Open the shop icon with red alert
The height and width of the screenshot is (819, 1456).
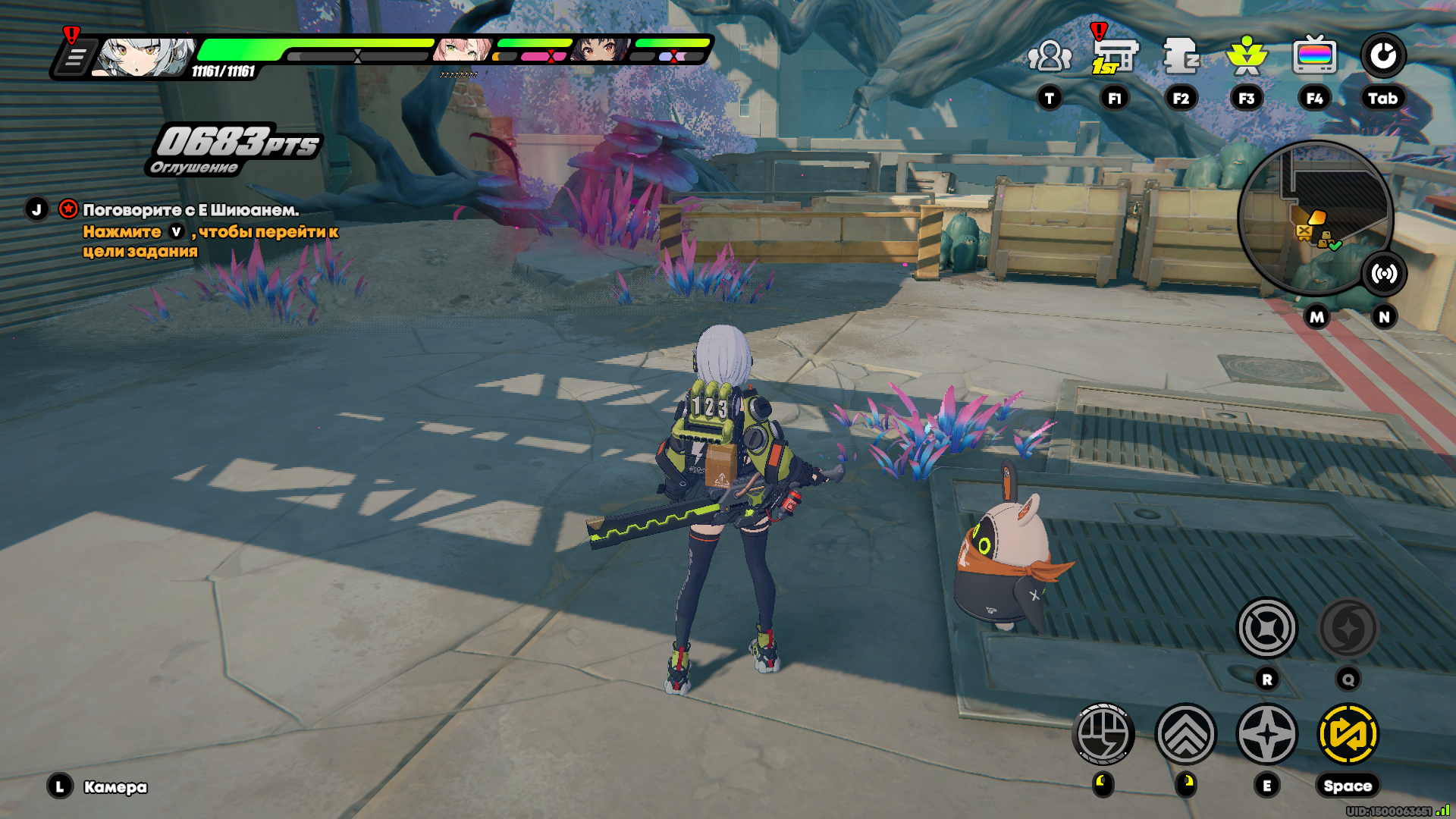pos(1115,56)
